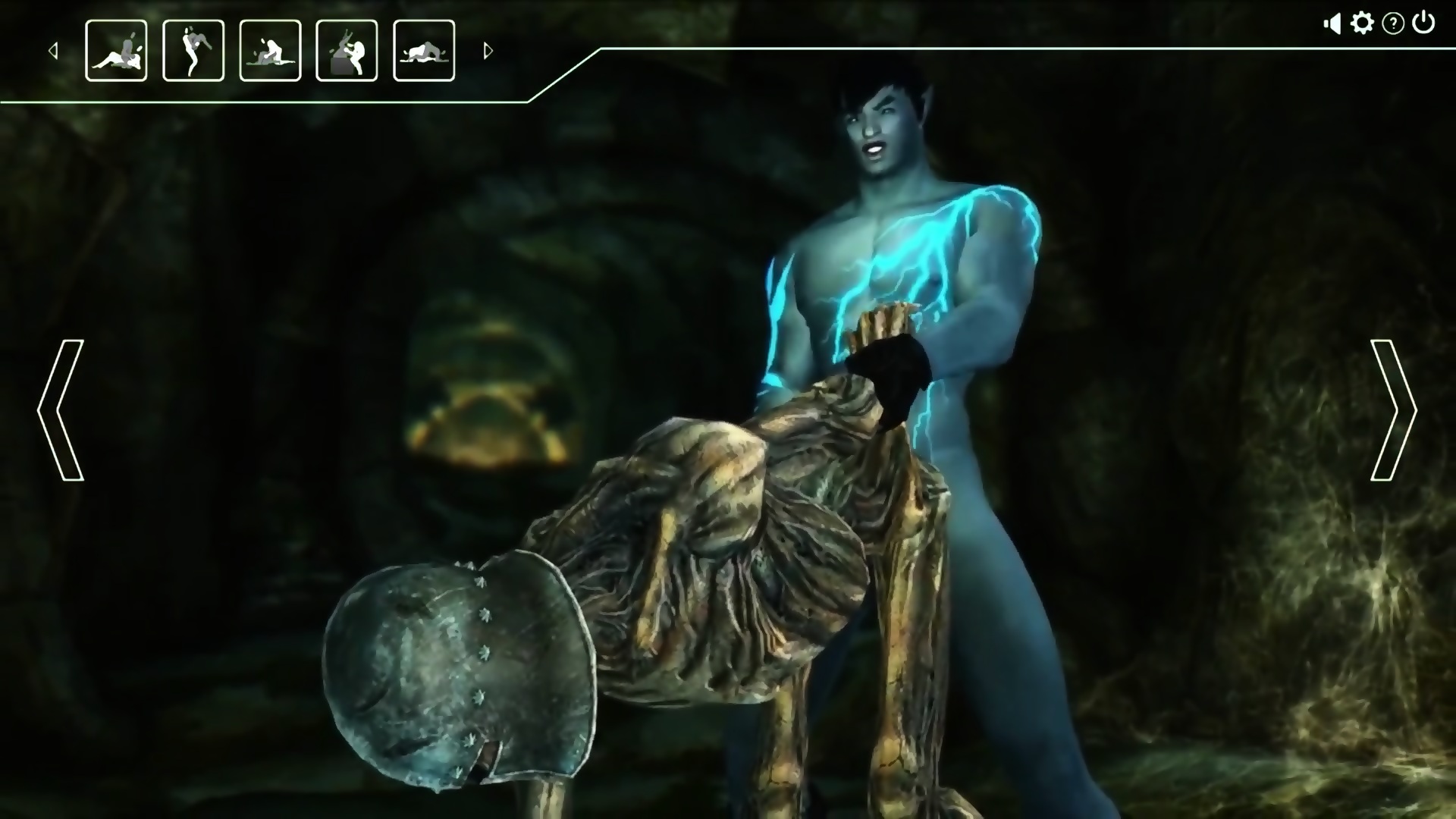Show more pose thumbnails with the small right arrow
Viewport: 1456px width, 819px height.
pos(488,51)
